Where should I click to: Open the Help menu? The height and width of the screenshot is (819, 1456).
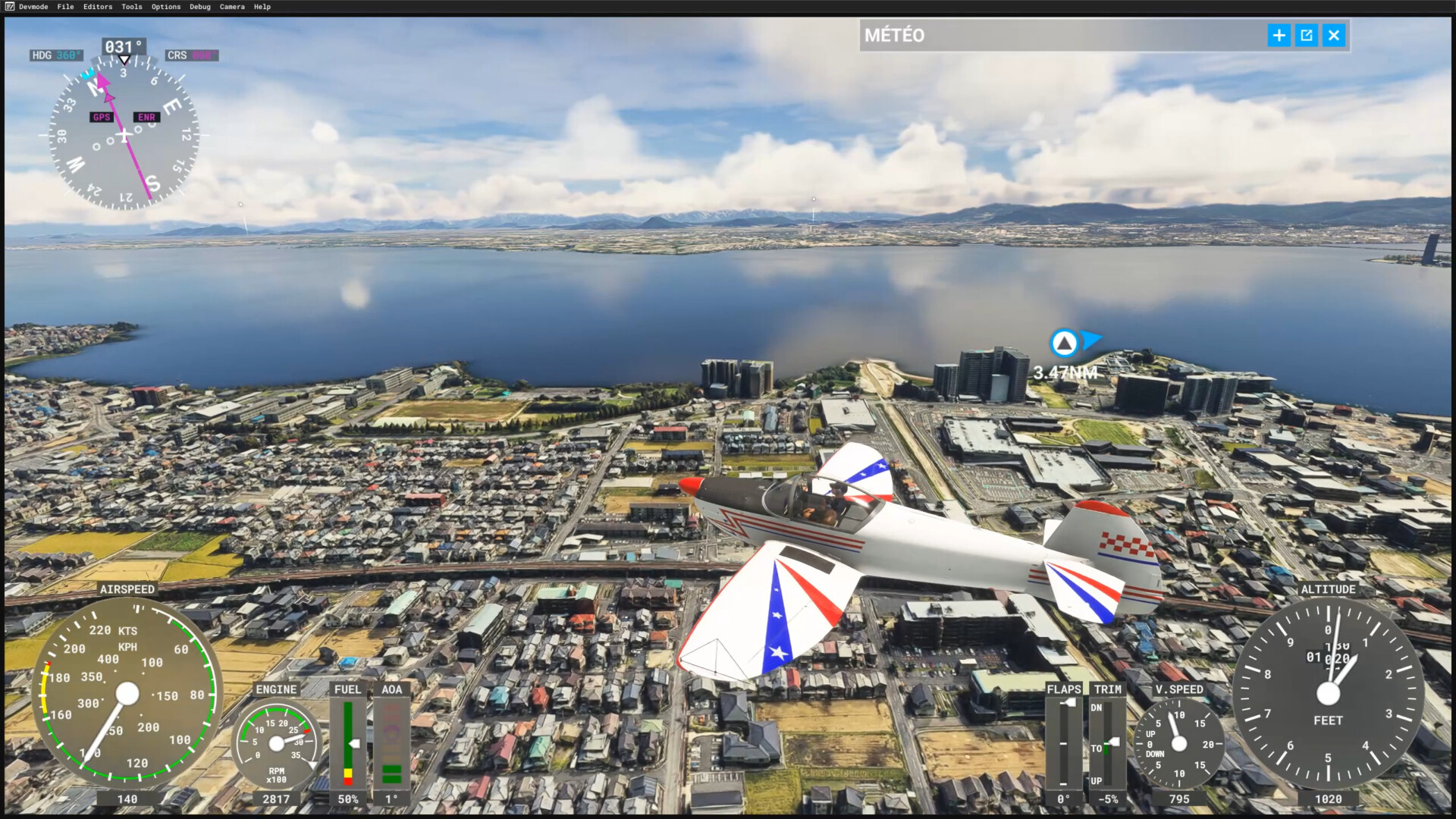point(262,7)
